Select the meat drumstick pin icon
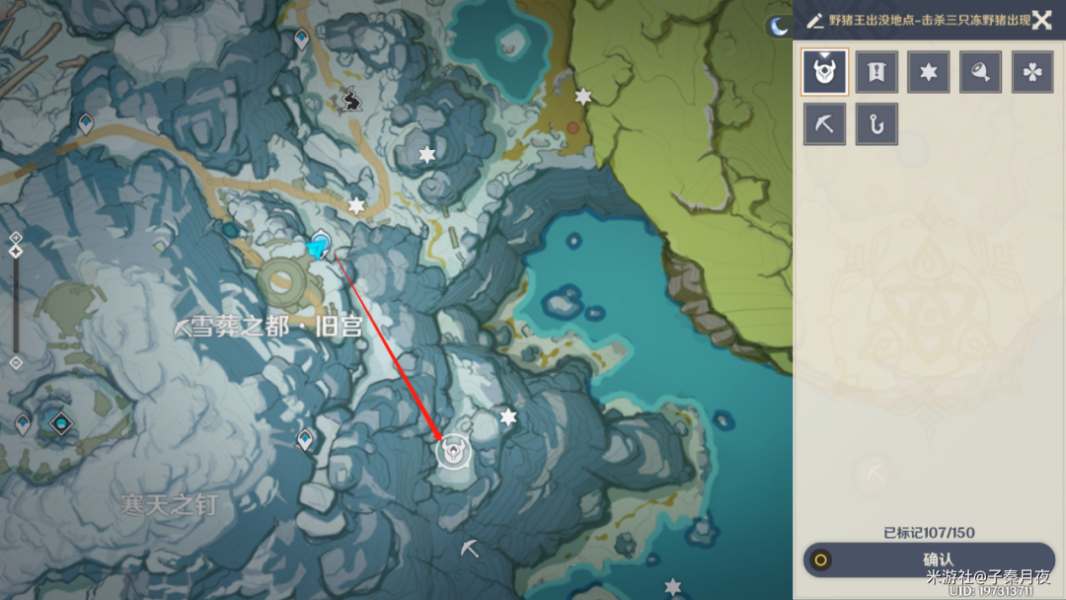Screen dimensions: 1066x600 pyautogui.click(x=981, y=72)
